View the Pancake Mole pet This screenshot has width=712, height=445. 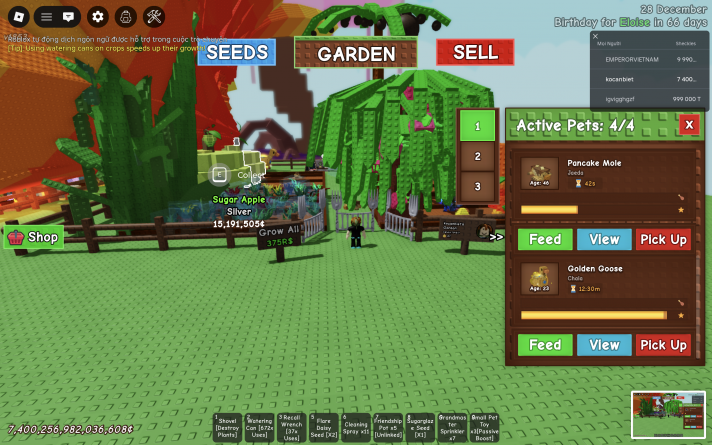point(604,239)
